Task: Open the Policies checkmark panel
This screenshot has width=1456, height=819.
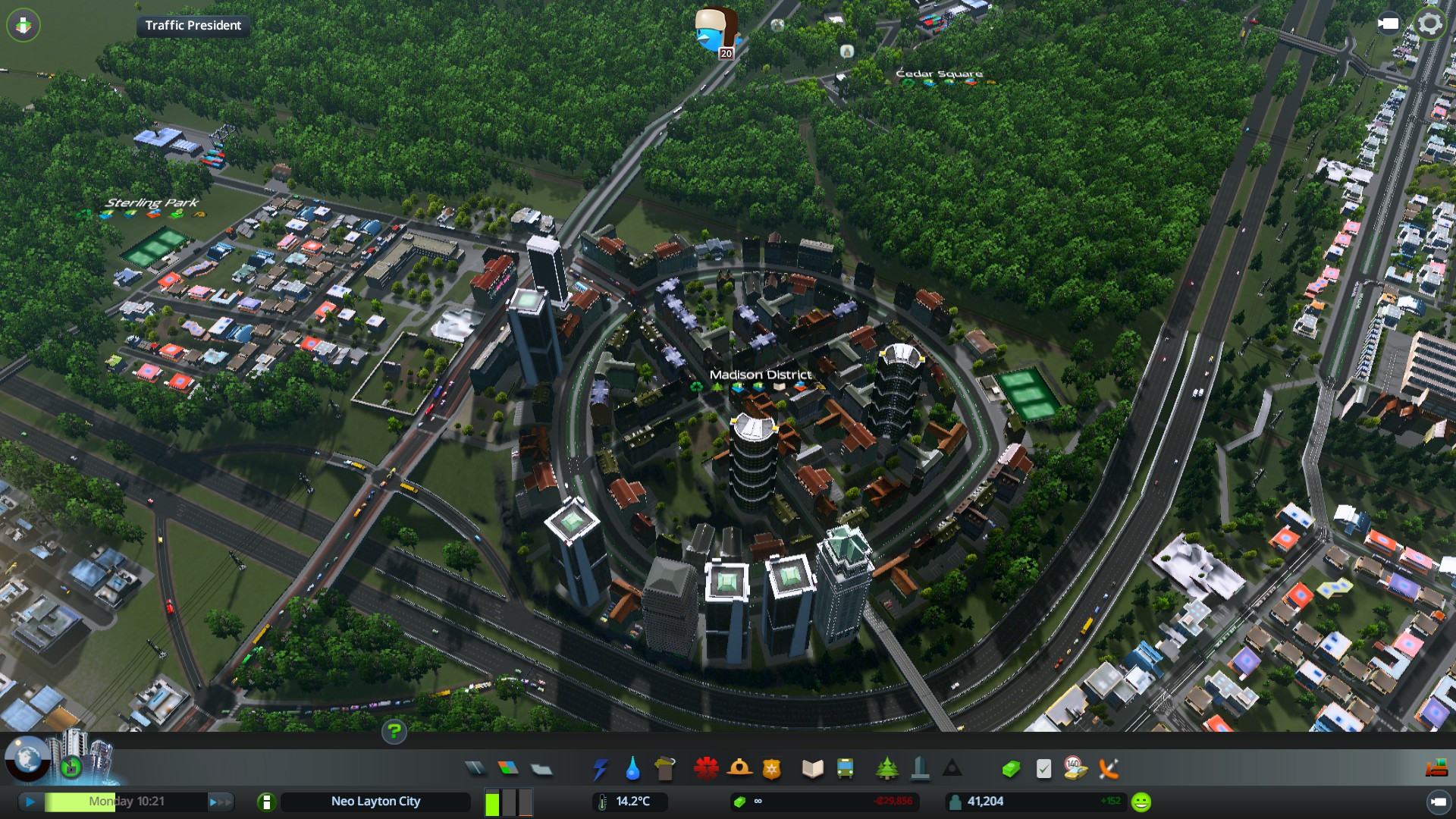Action: click(x=1043, y=769)
